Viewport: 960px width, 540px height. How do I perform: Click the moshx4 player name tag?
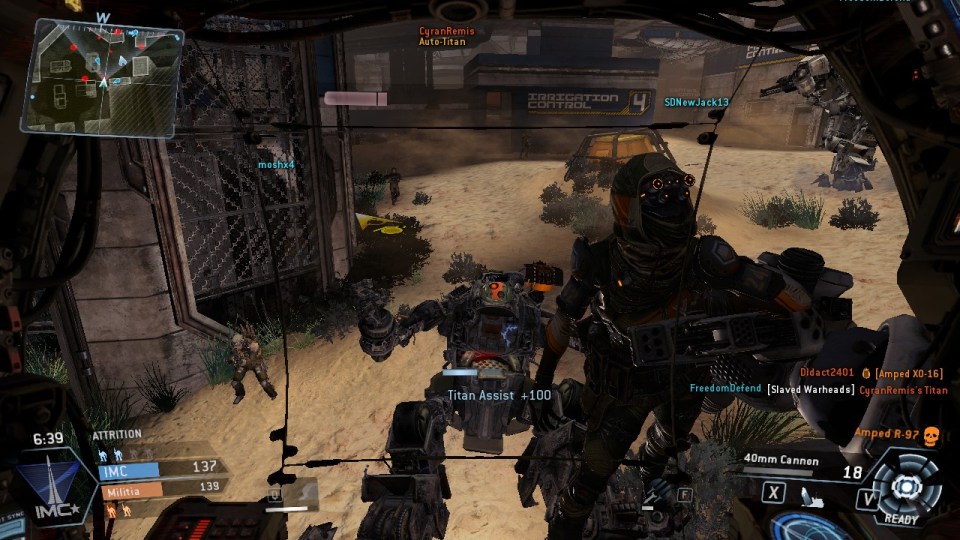point(276,164)
